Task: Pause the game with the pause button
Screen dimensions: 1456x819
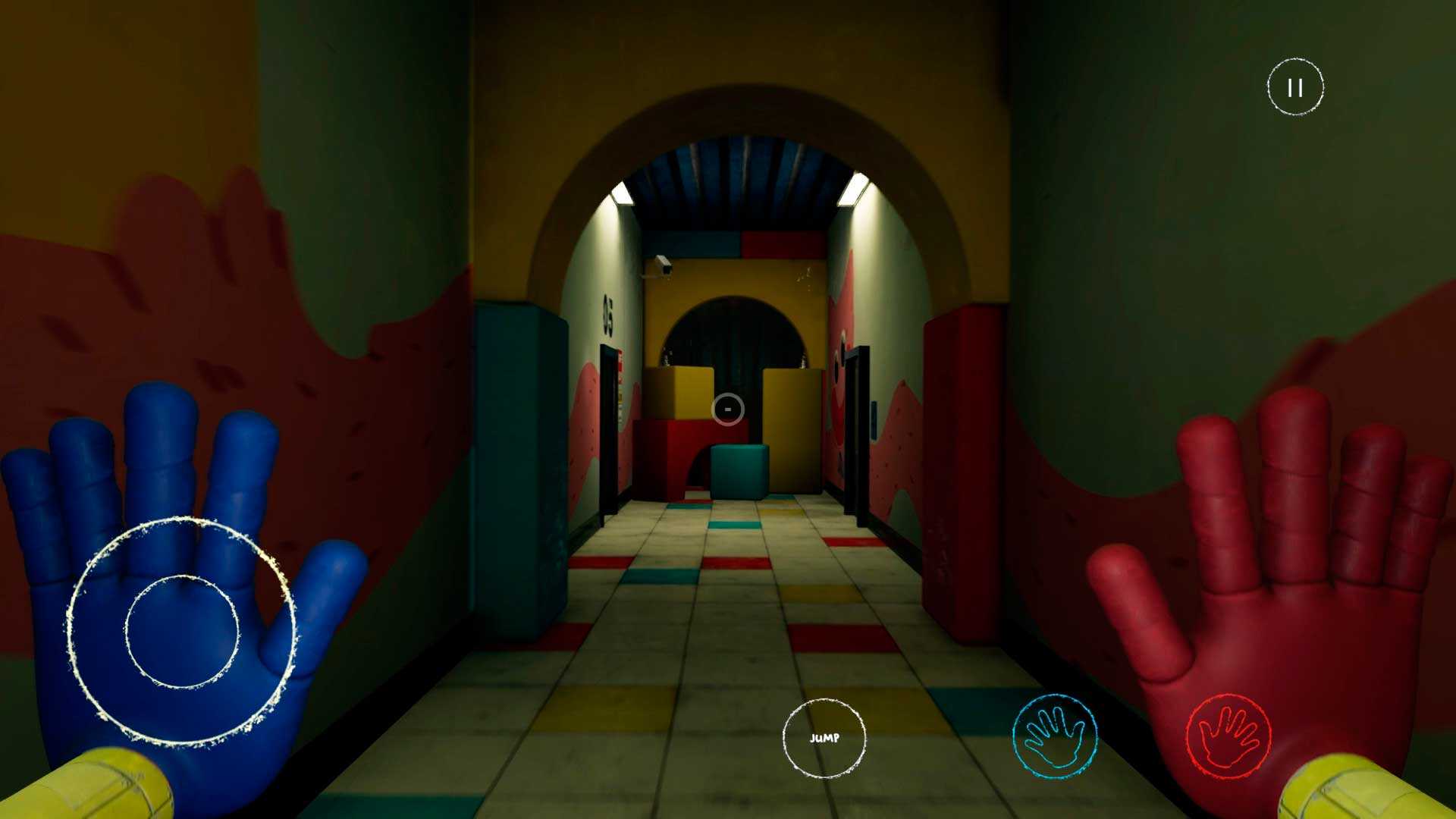Action: pyautogui.click(x=1295, y=87)
